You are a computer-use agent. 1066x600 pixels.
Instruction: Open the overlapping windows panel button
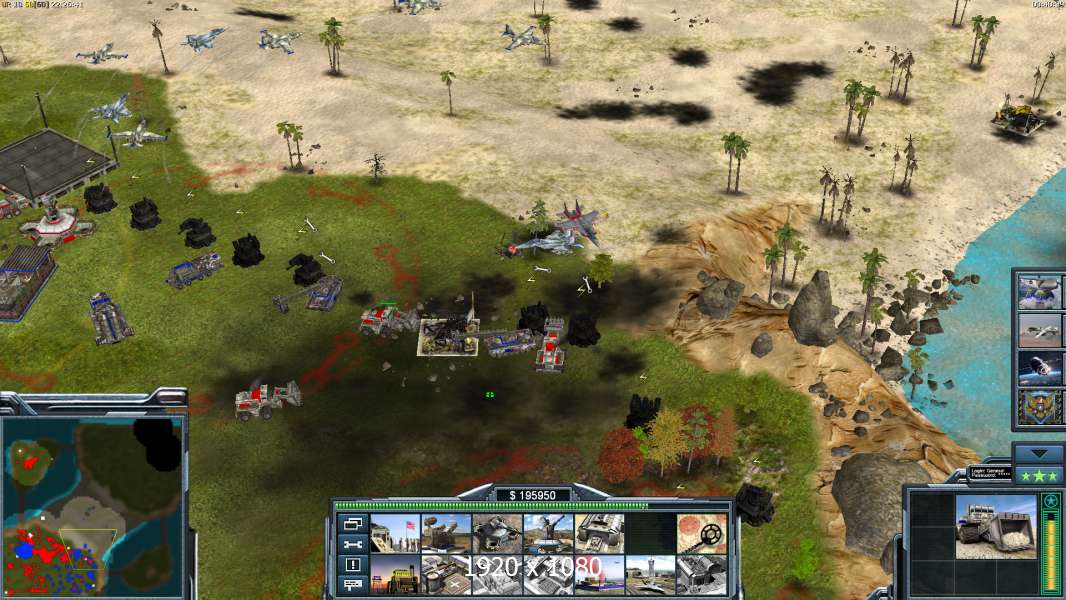coord(351,524)
